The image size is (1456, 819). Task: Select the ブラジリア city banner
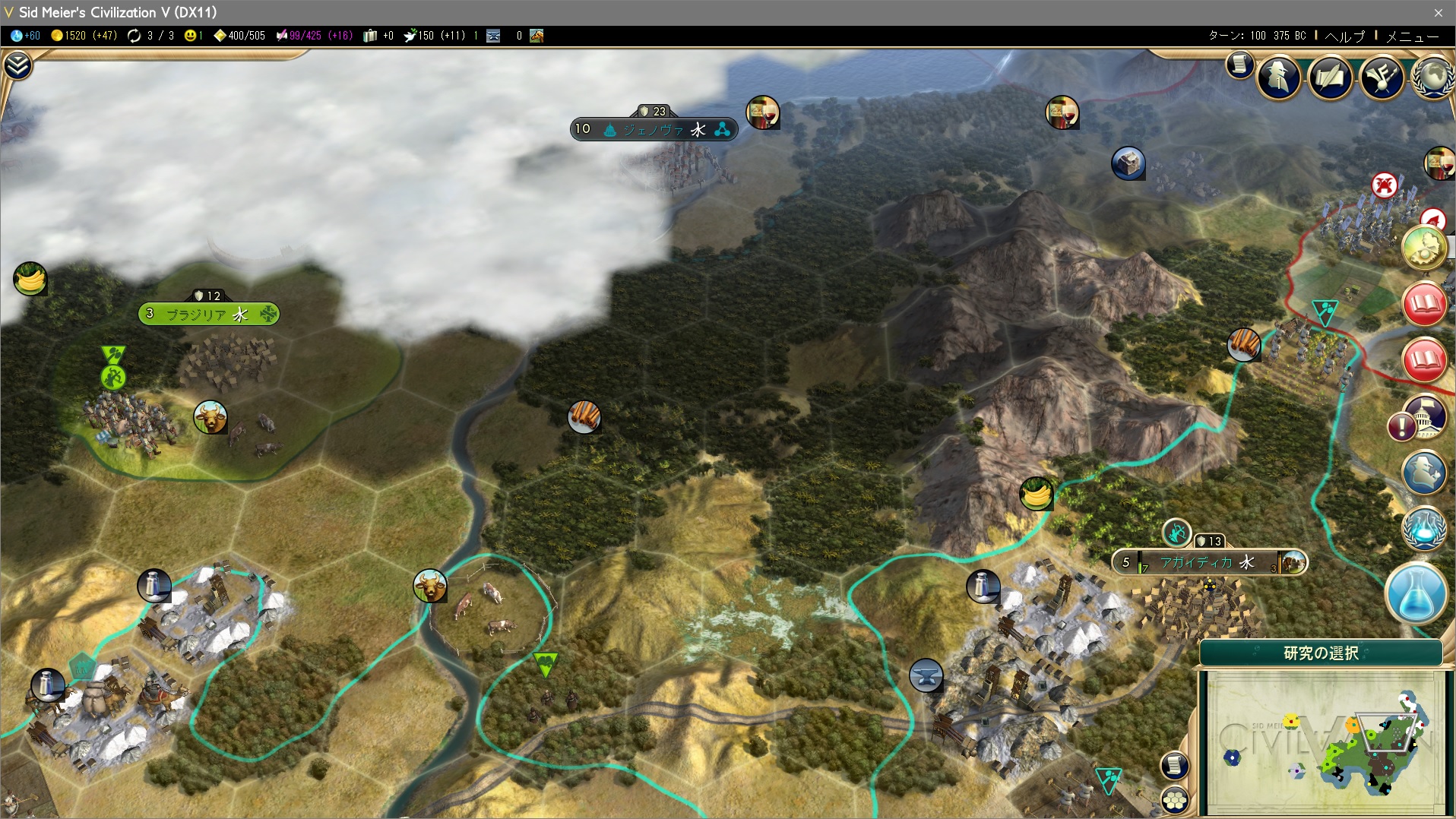pos(208,314)
